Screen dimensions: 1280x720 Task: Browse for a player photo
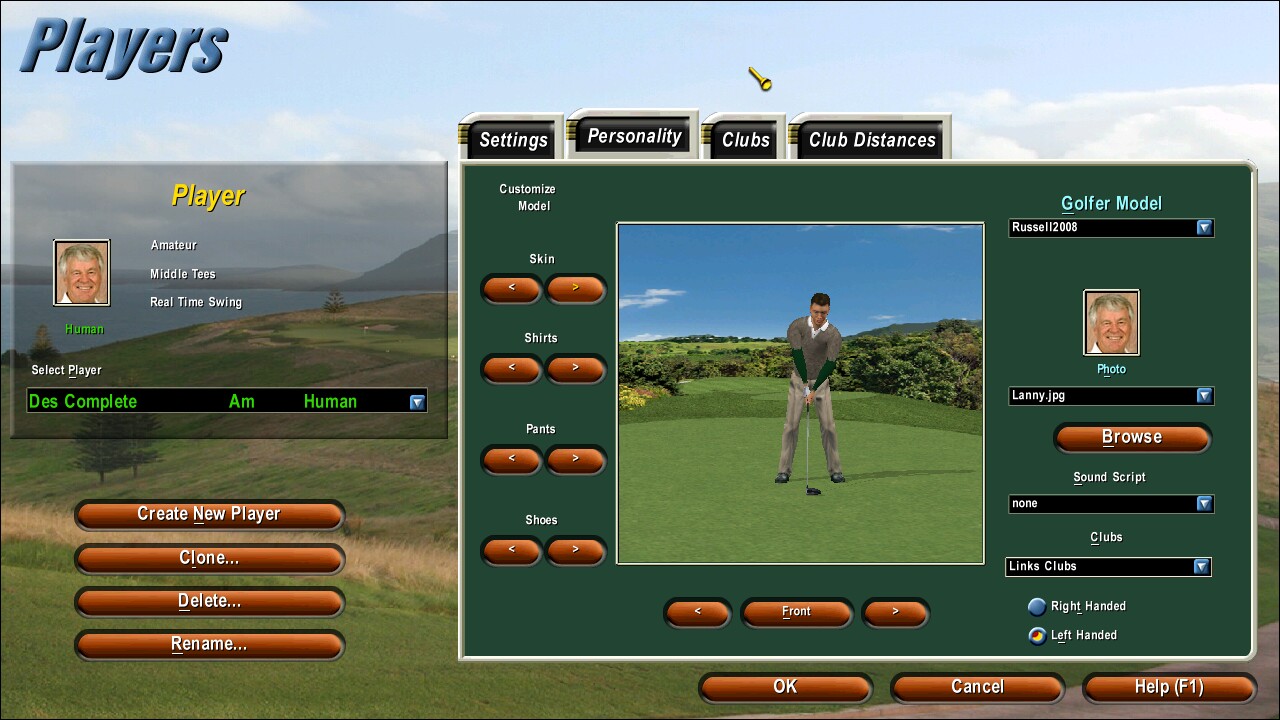point(1131,437)
